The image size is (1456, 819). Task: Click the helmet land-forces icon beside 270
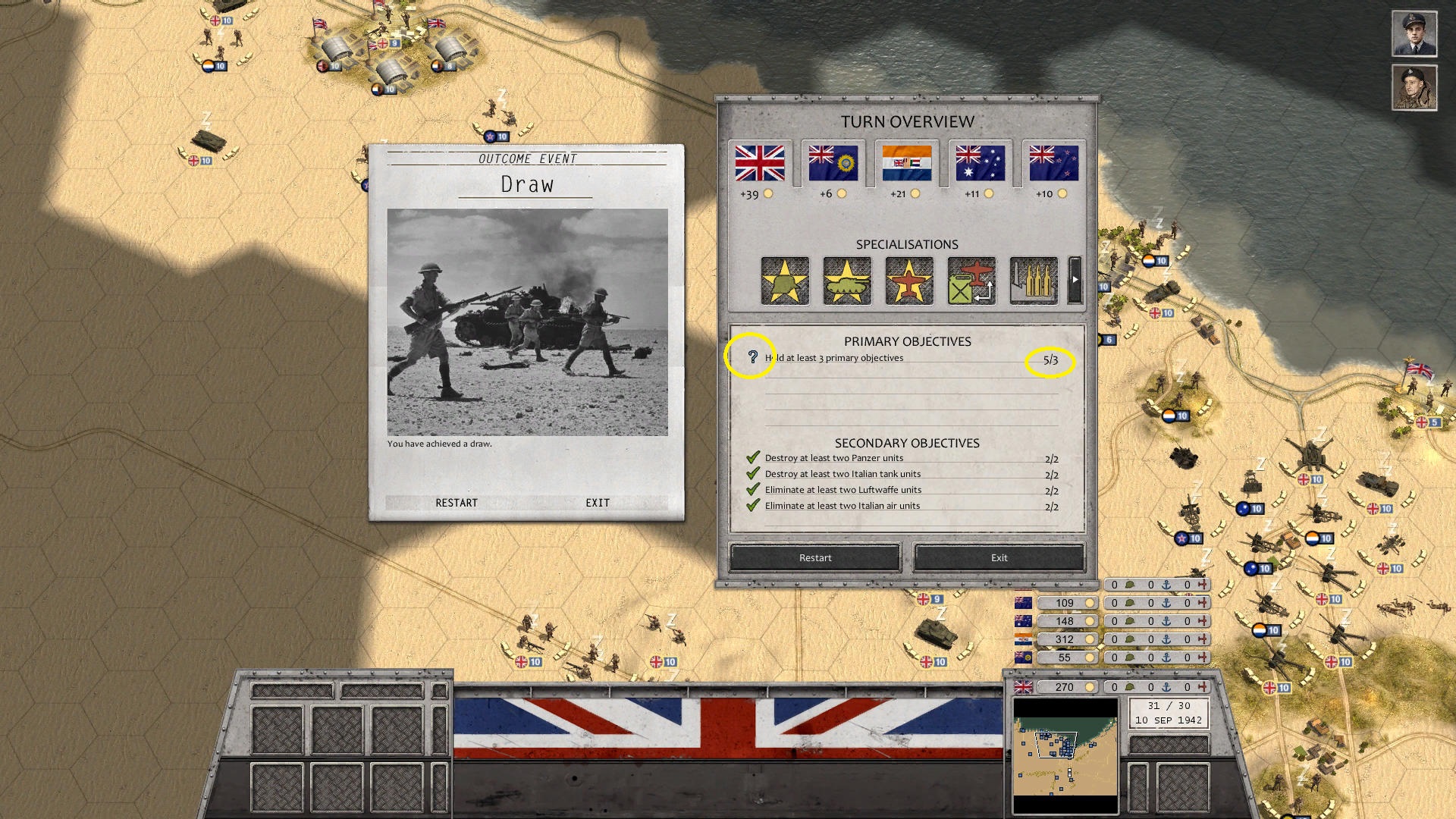(x=1131, y=688)
